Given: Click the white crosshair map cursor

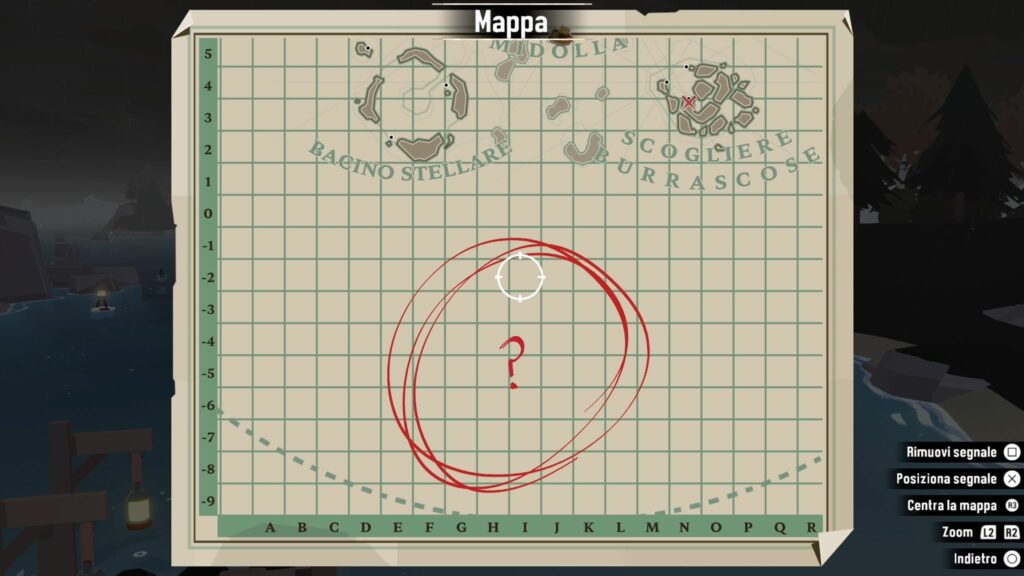Looking at the screenshot, I should pos(520,276).
